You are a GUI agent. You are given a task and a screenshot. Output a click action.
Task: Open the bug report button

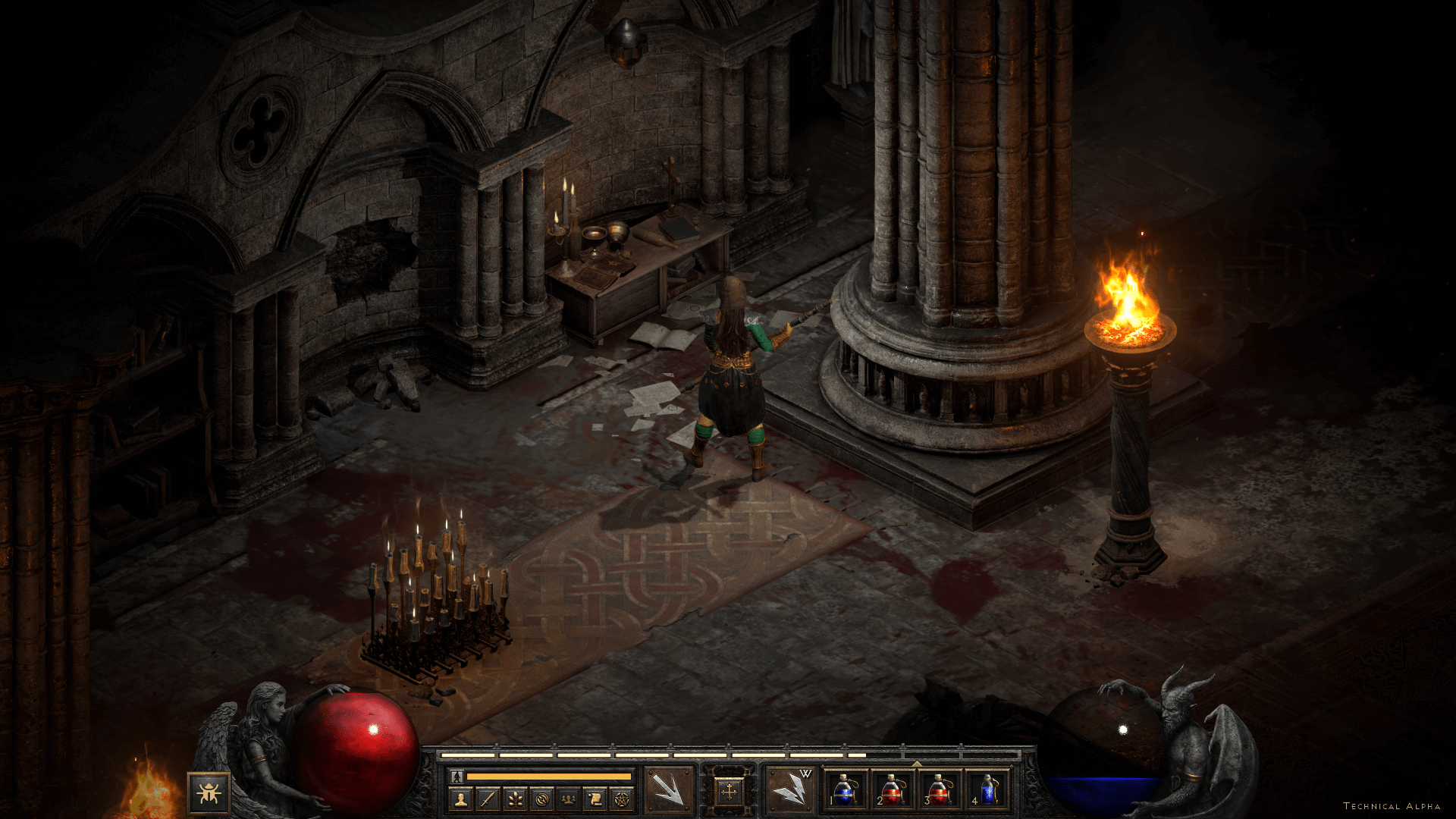209,793
